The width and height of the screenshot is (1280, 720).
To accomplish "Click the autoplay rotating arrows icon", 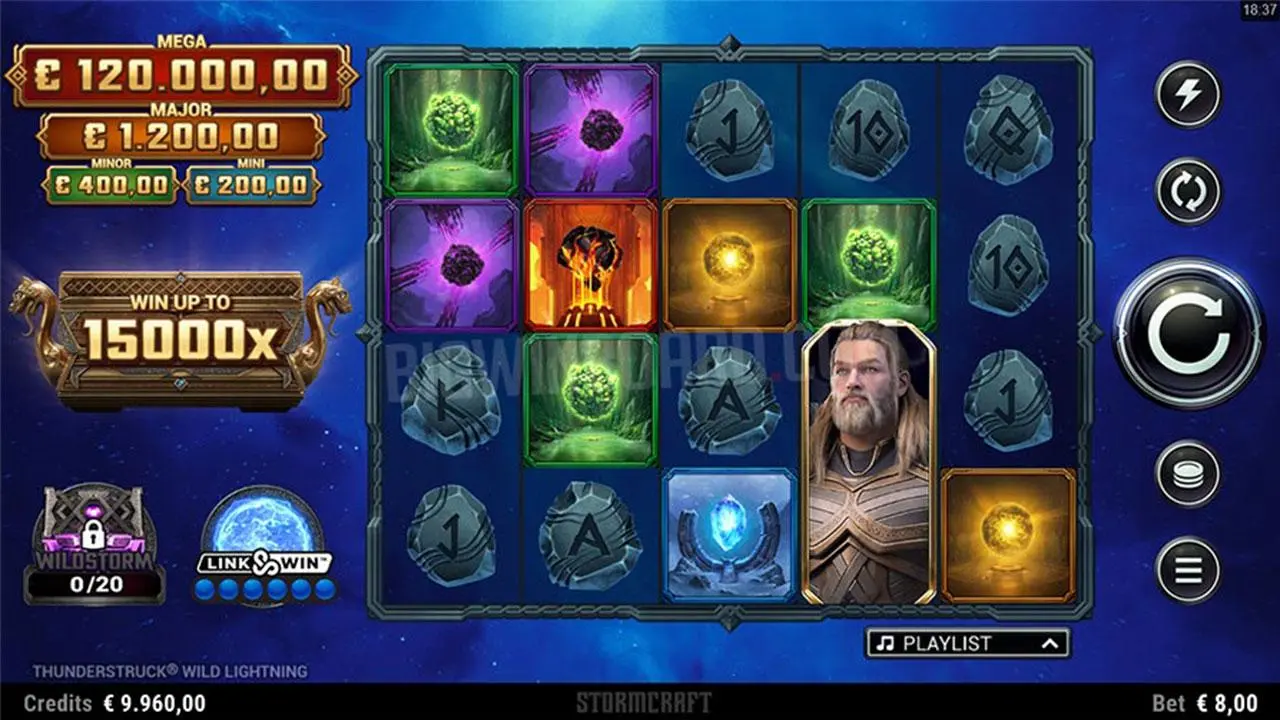I will (x=1186, y=191).
